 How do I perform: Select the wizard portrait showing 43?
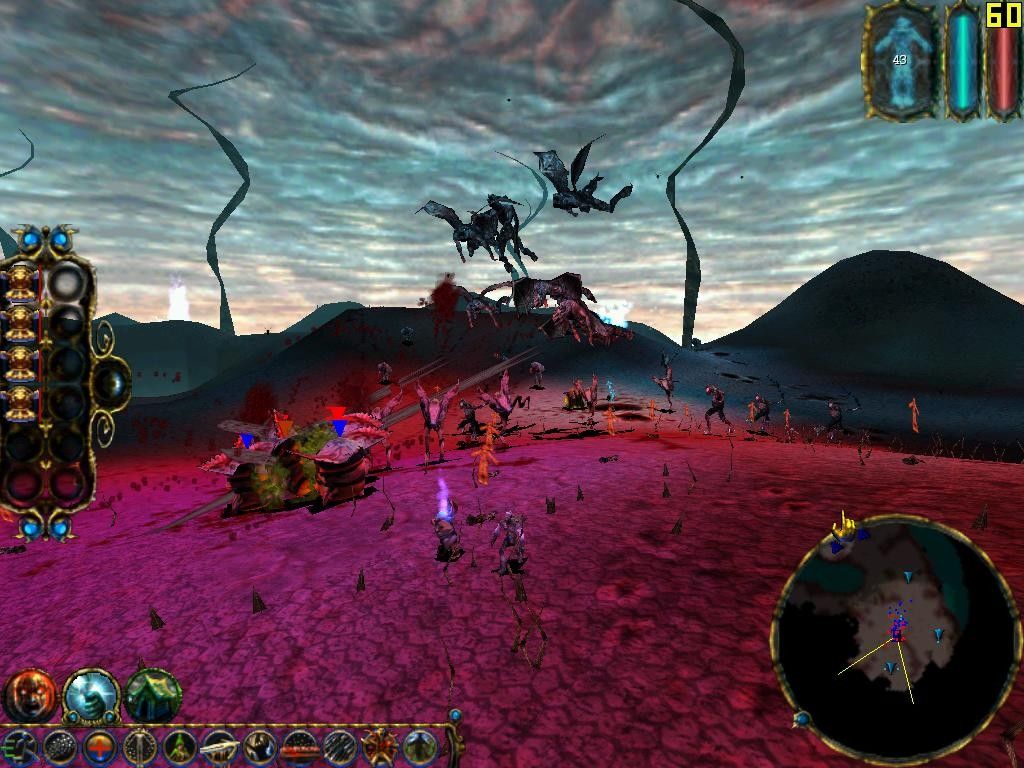point(899,60)
